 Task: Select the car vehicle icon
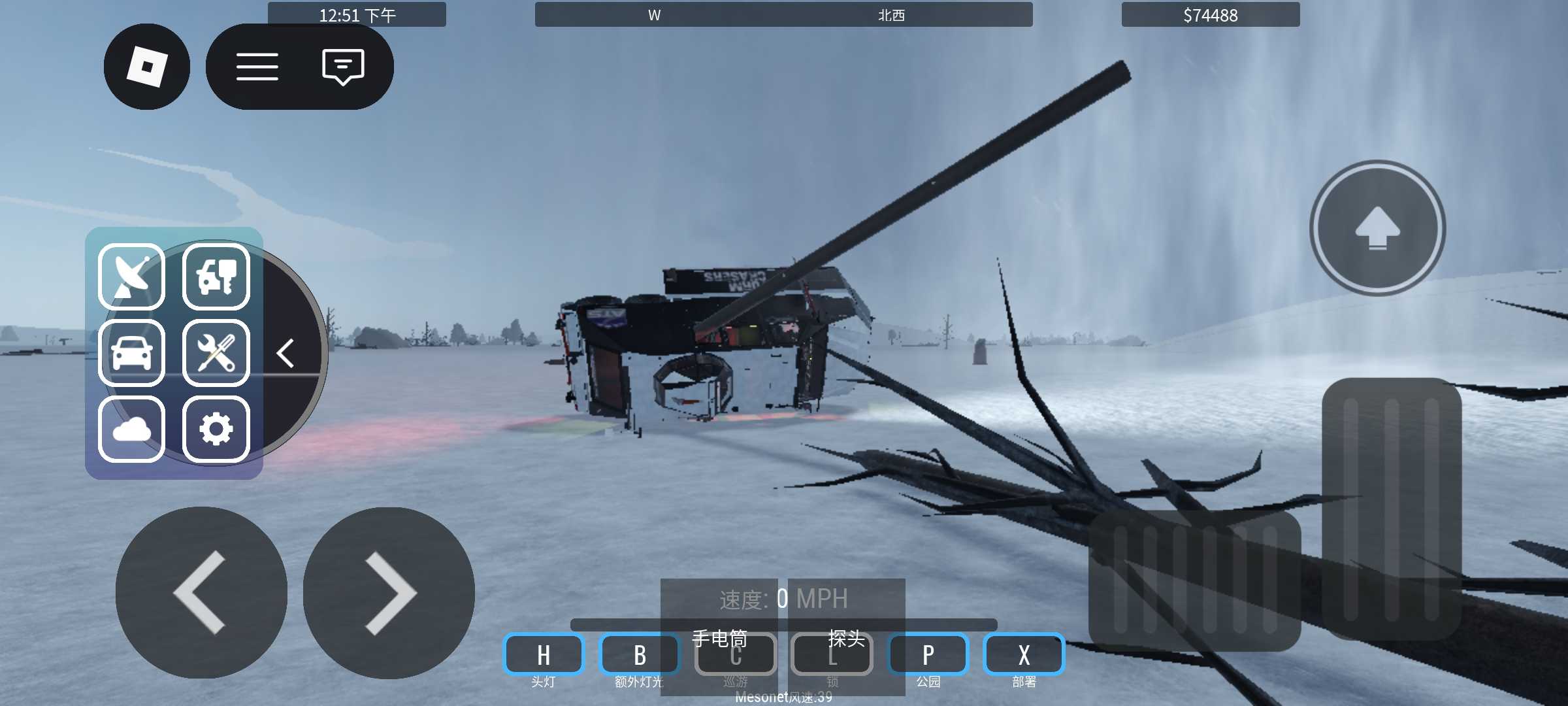[x=131, y=353]
